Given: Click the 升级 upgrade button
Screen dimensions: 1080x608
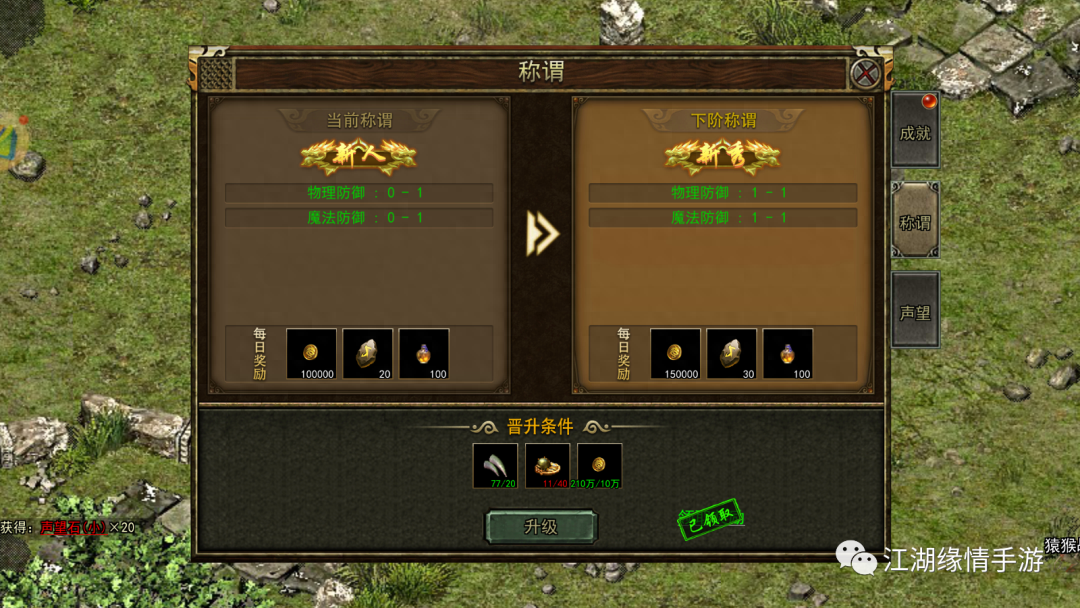Looking at the screenshot, I should tap(541, 527).
